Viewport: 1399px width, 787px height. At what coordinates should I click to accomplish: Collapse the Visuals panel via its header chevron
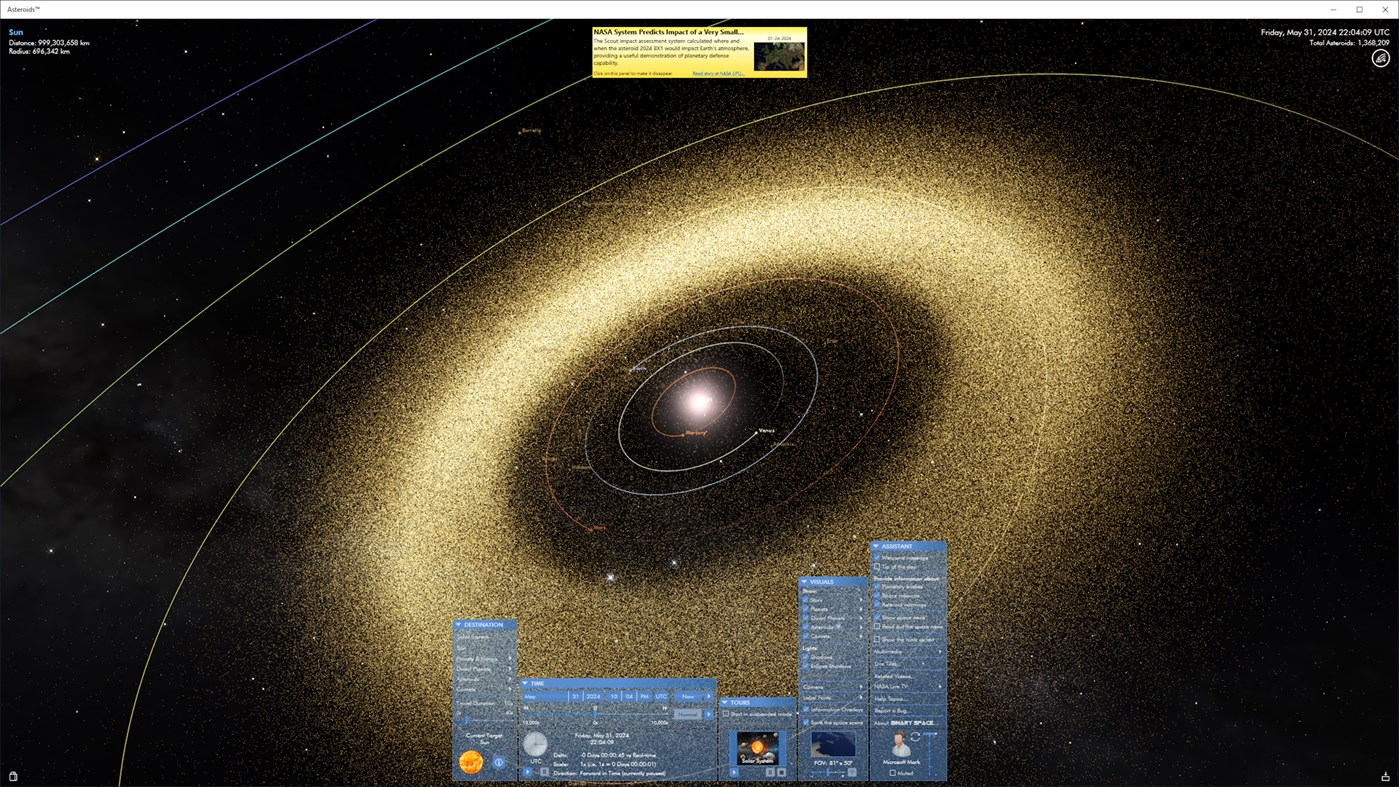(805, 581)
